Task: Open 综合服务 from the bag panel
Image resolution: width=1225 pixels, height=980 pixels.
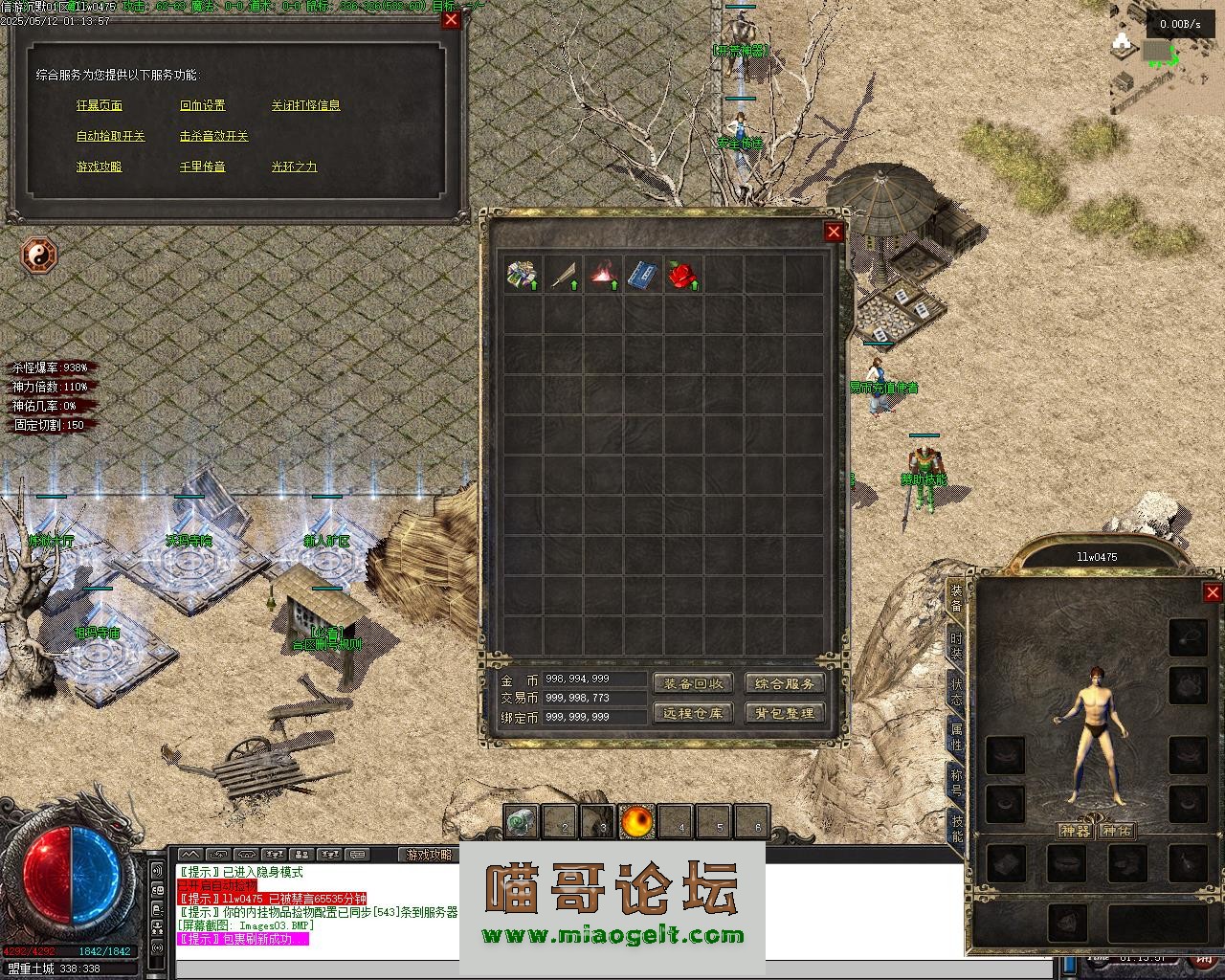Action: click(785, 683)
